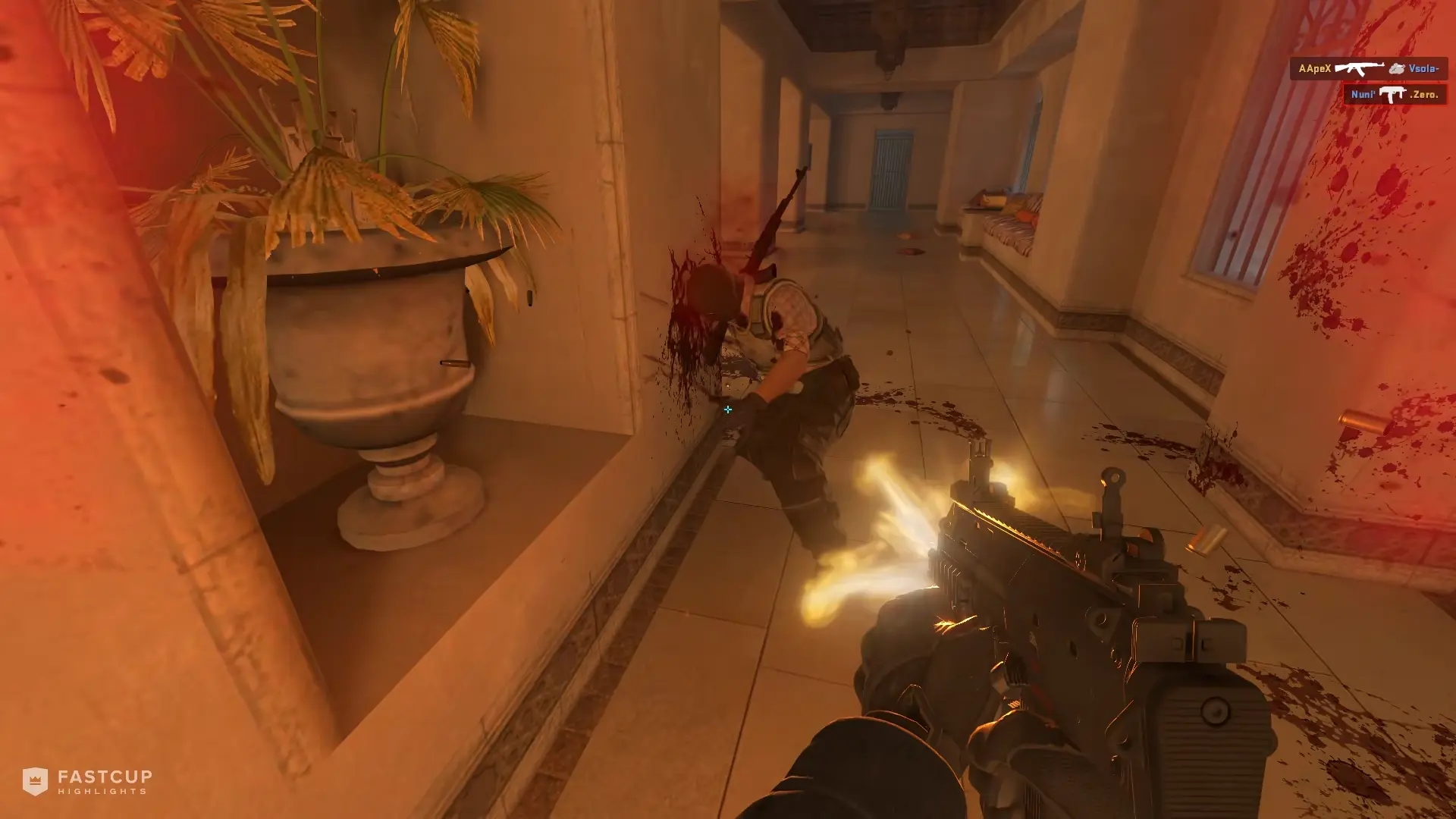Select the rifle icon in the top kill notification
This screenshot has width=1456, height=819.
[x=1359, y=69]
